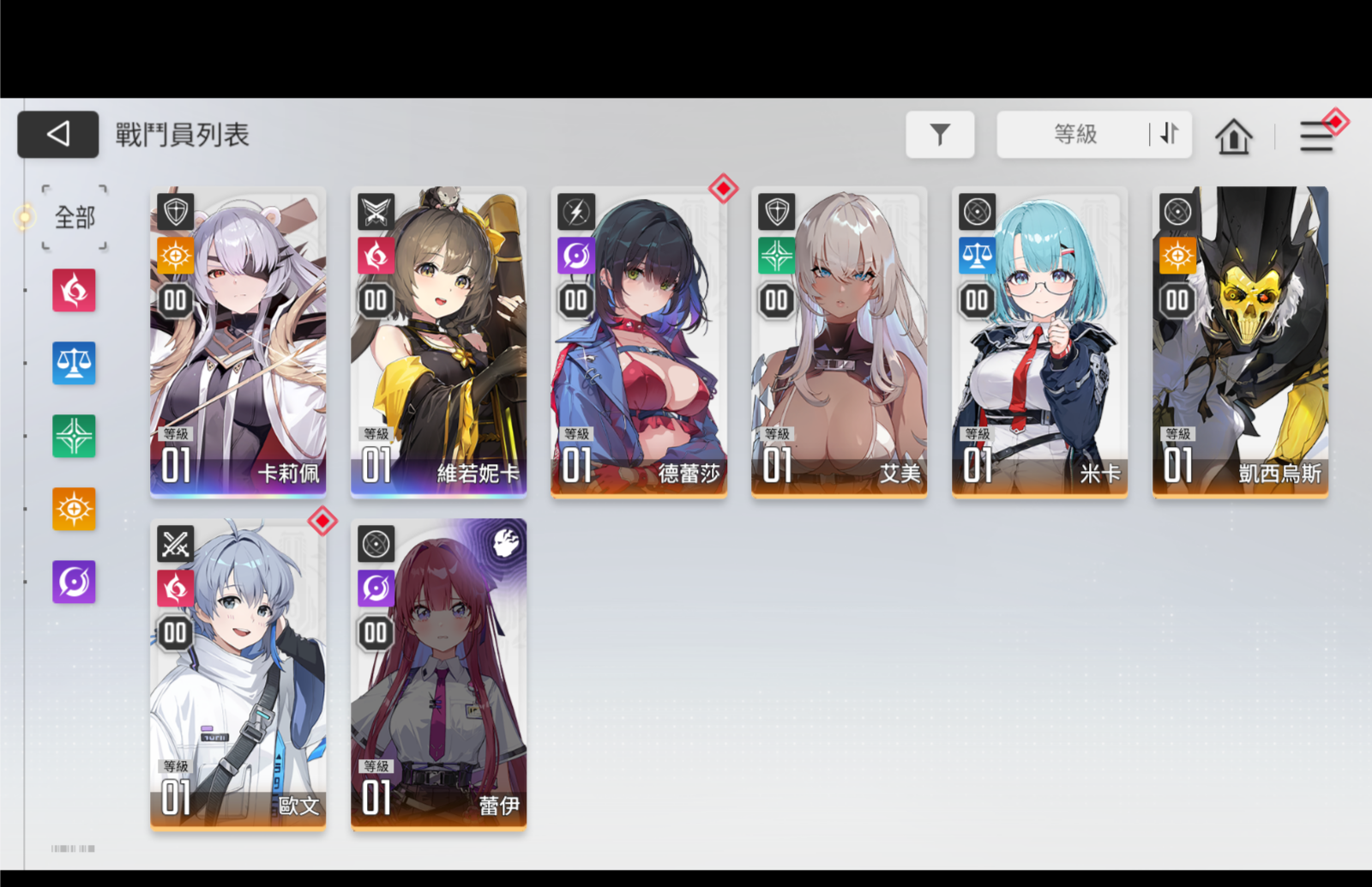Toggle the sort order arrows
The height and width of the screenshot is (887, 1372).
pyautogui.click(x=1170, y=135)
